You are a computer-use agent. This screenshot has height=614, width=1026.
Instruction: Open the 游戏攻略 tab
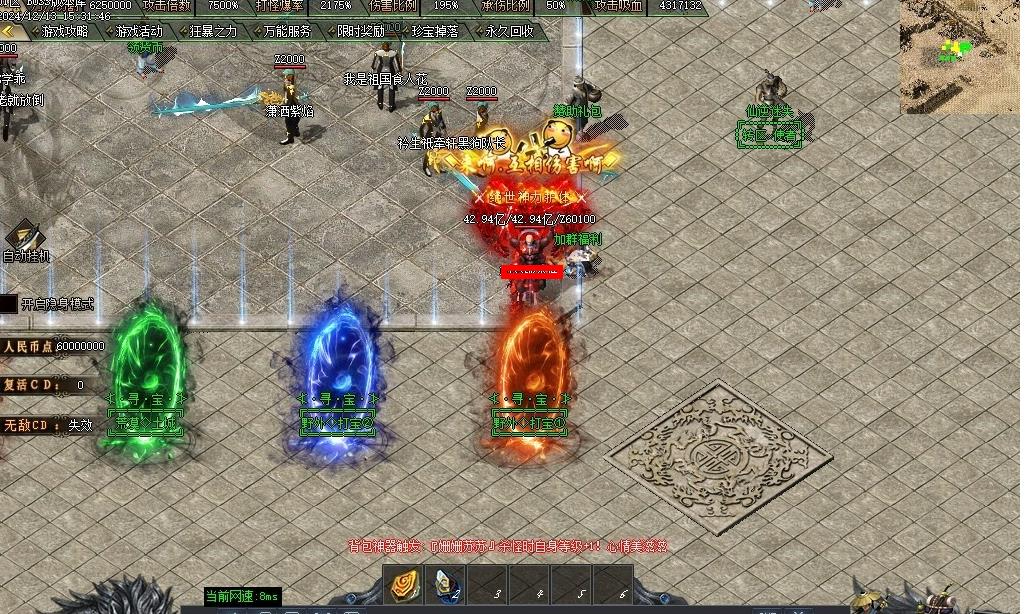click(x=65, y=31)
